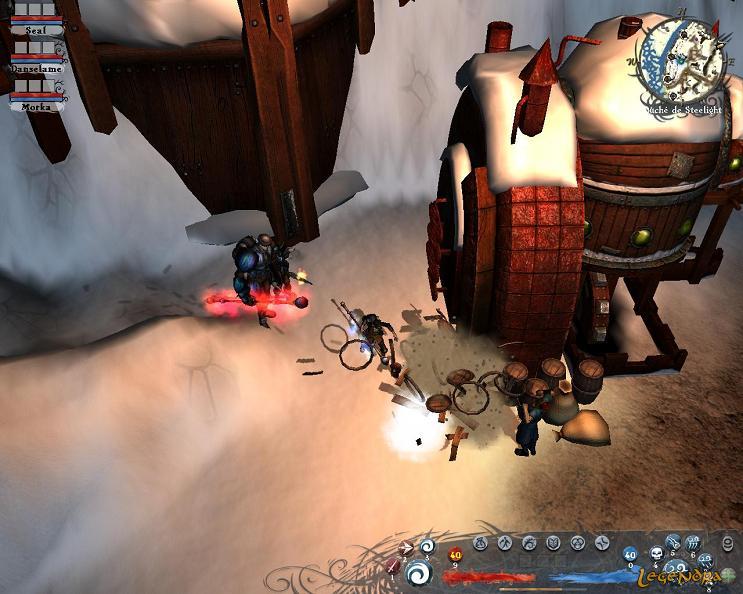Open the pouch inventory icon

(480, 543)
